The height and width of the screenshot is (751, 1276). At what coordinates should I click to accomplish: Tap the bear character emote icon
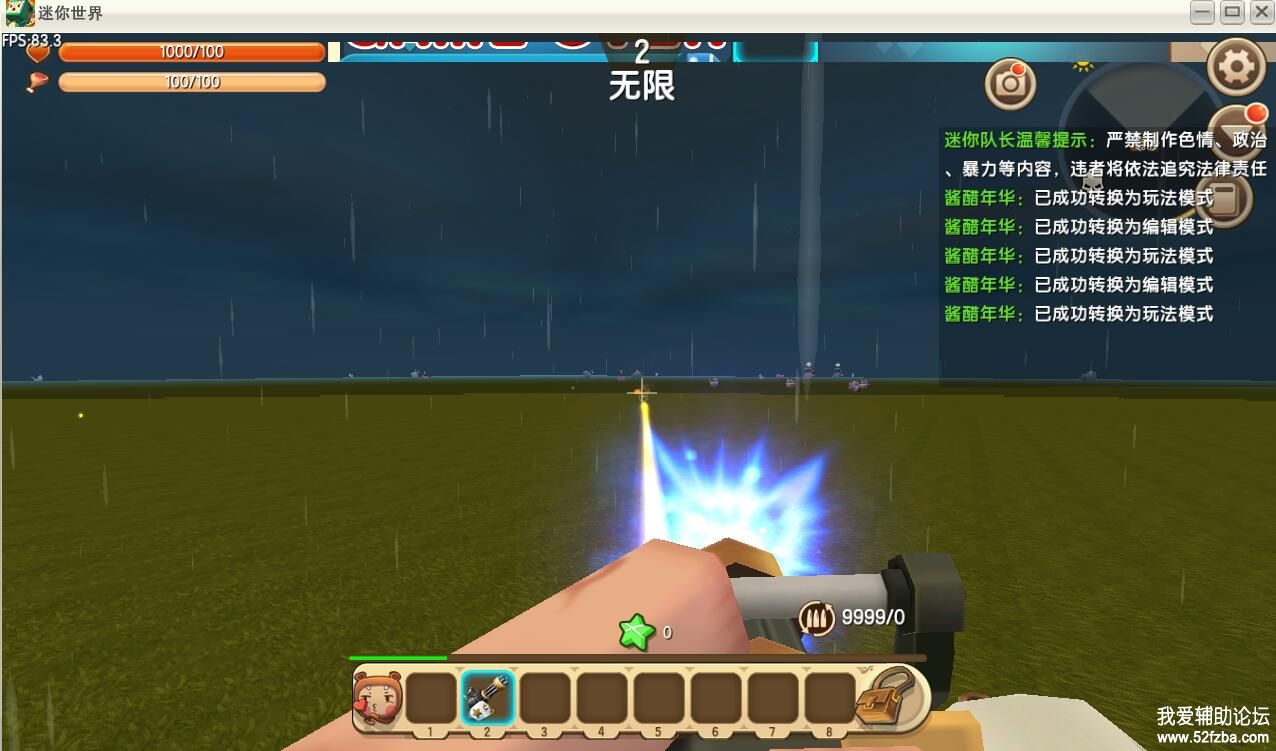377,699
